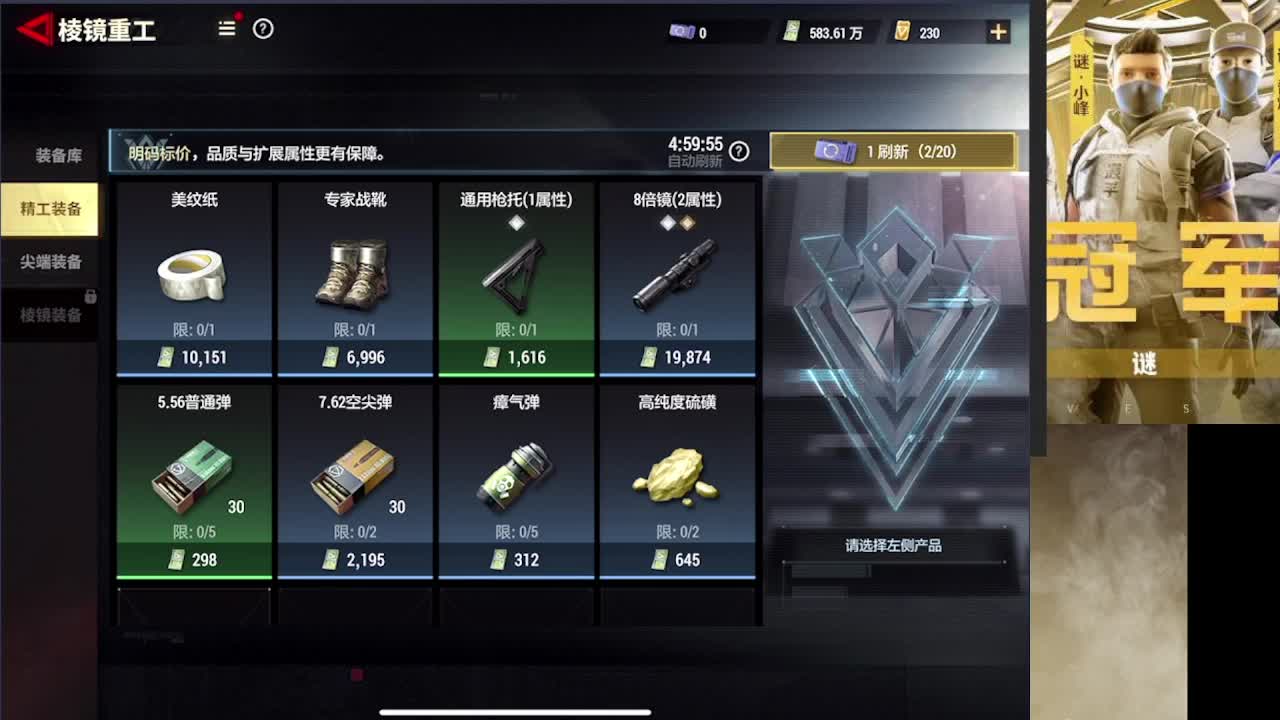The image size is (1280, 720).
Task: Select the 美纹纸 item card
Action: click(193, 280)
